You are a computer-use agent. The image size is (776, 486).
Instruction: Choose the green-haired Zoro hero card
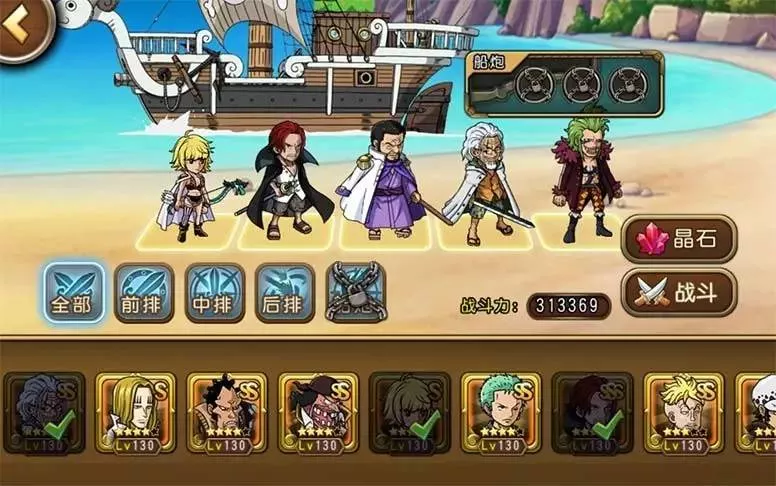tap(500, 412)
